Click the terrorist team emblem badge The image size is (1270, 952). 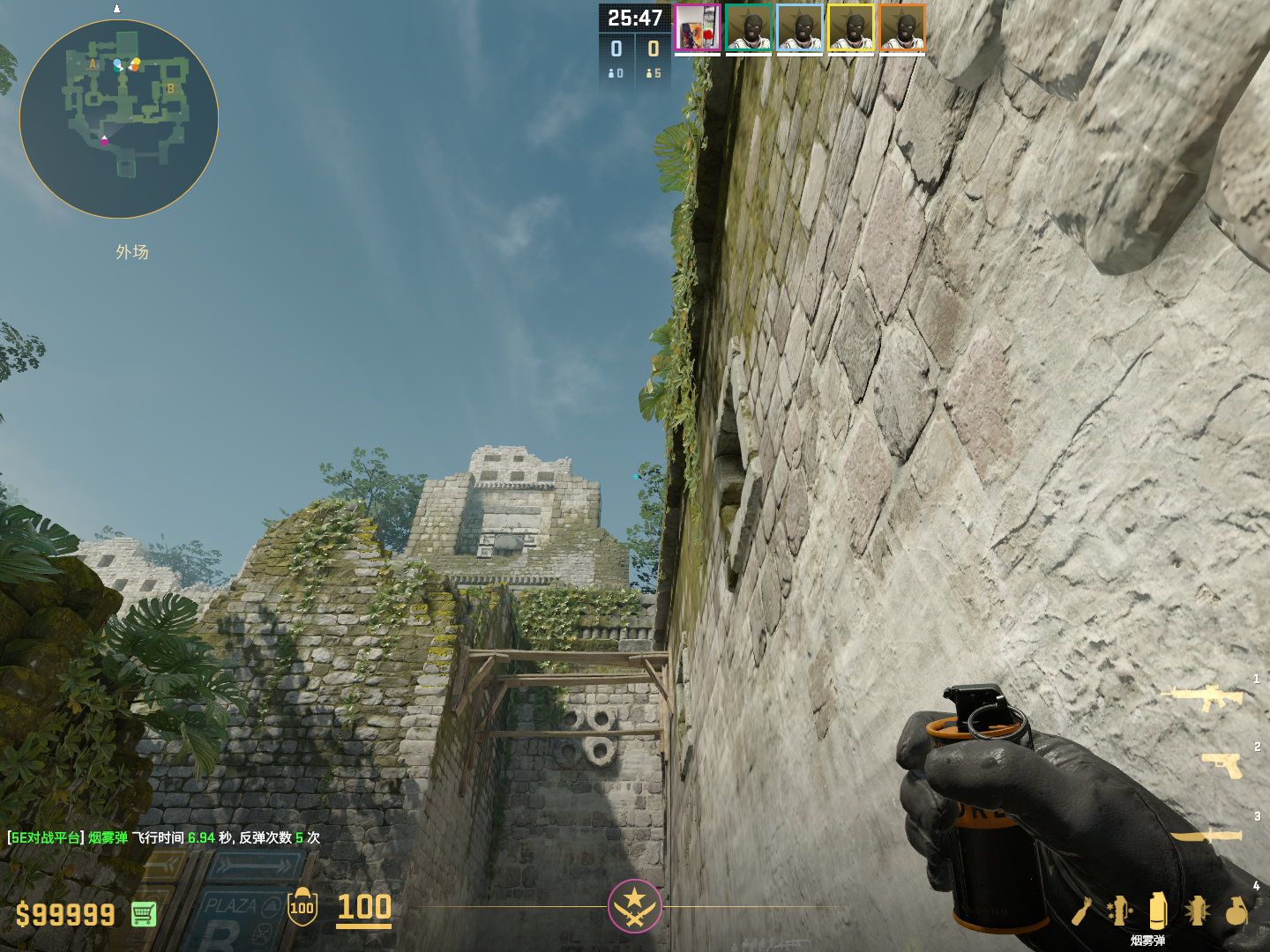(634, 905)
